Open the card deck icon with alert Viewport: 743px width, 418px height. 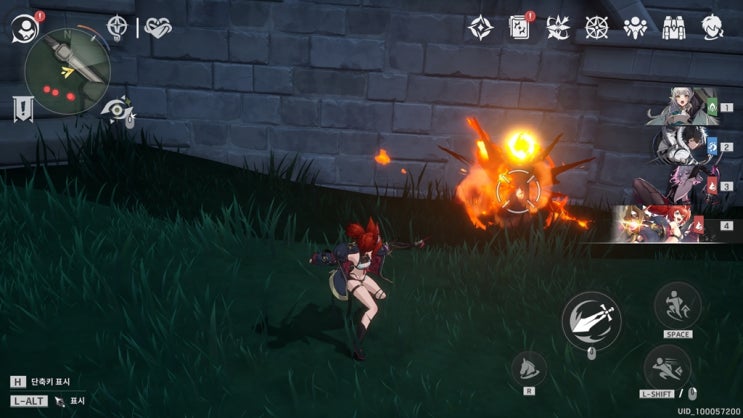coord(520,27)
